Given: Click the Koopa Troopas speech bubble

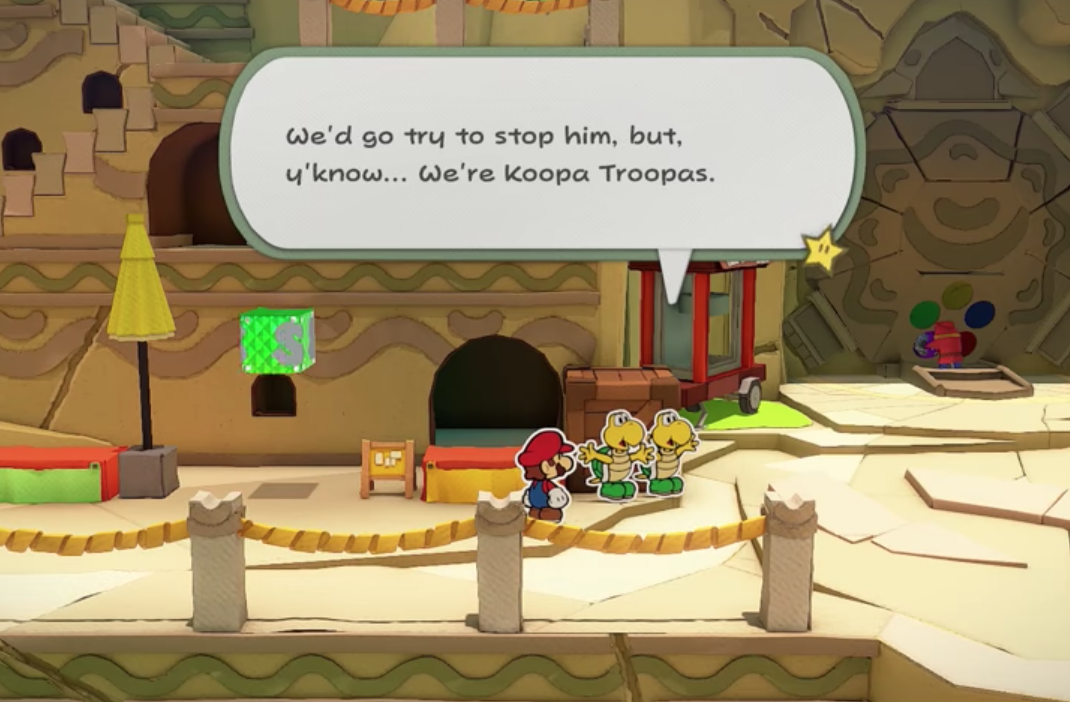Looking at the screenshot, I should coord(541,155).
